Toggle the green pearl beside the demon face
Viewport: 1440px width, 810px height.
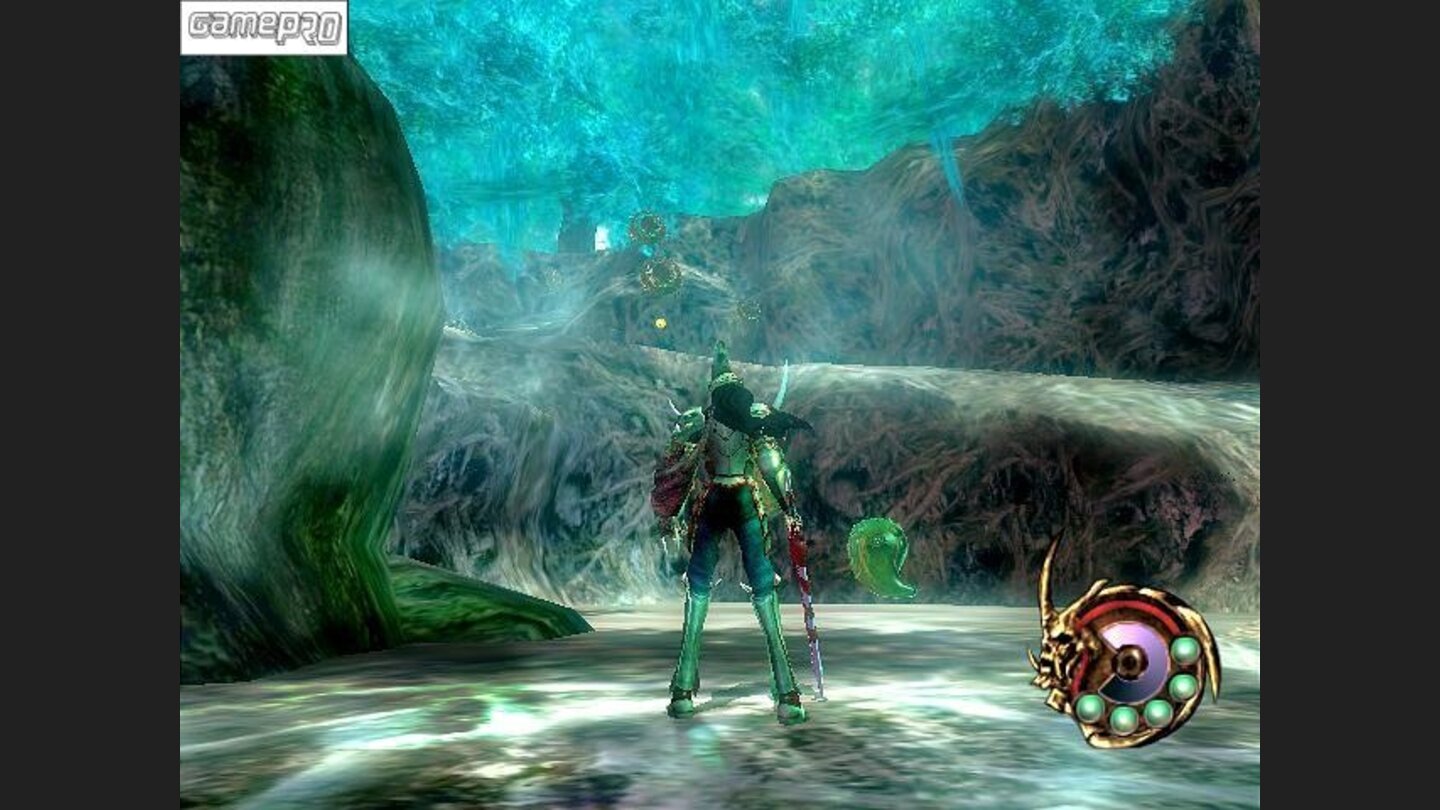click(1088, 708)
